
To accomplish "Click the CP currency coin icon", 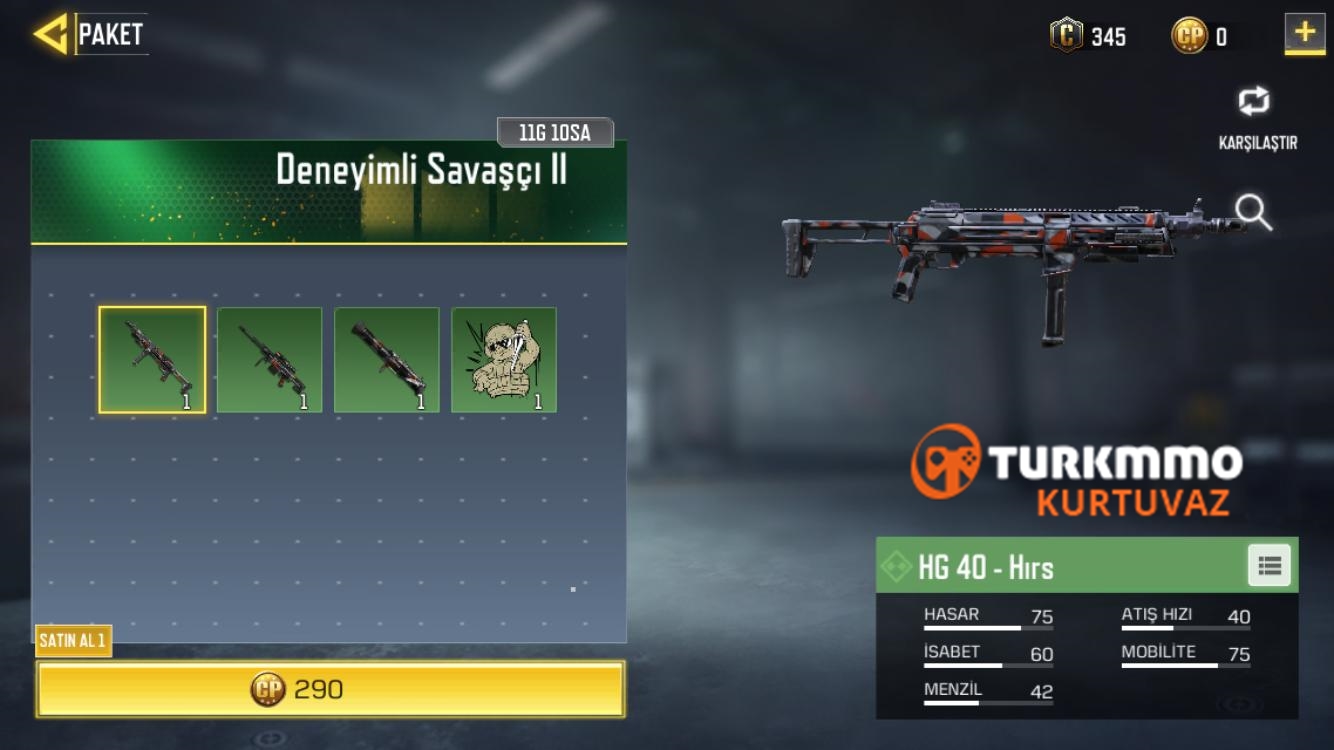I will pos(1190,34).
